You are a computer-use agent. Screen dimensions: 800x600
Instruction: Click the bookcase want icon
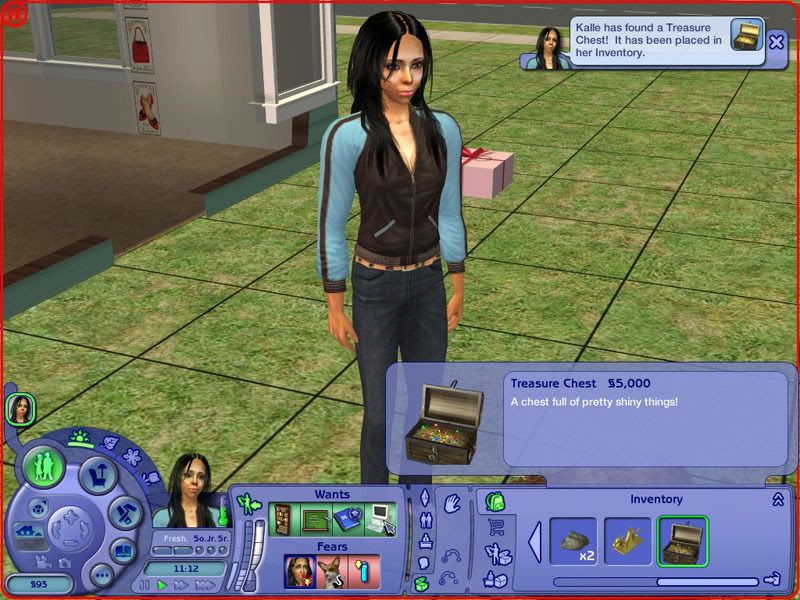pyautogui.click(x=285, y=520)
